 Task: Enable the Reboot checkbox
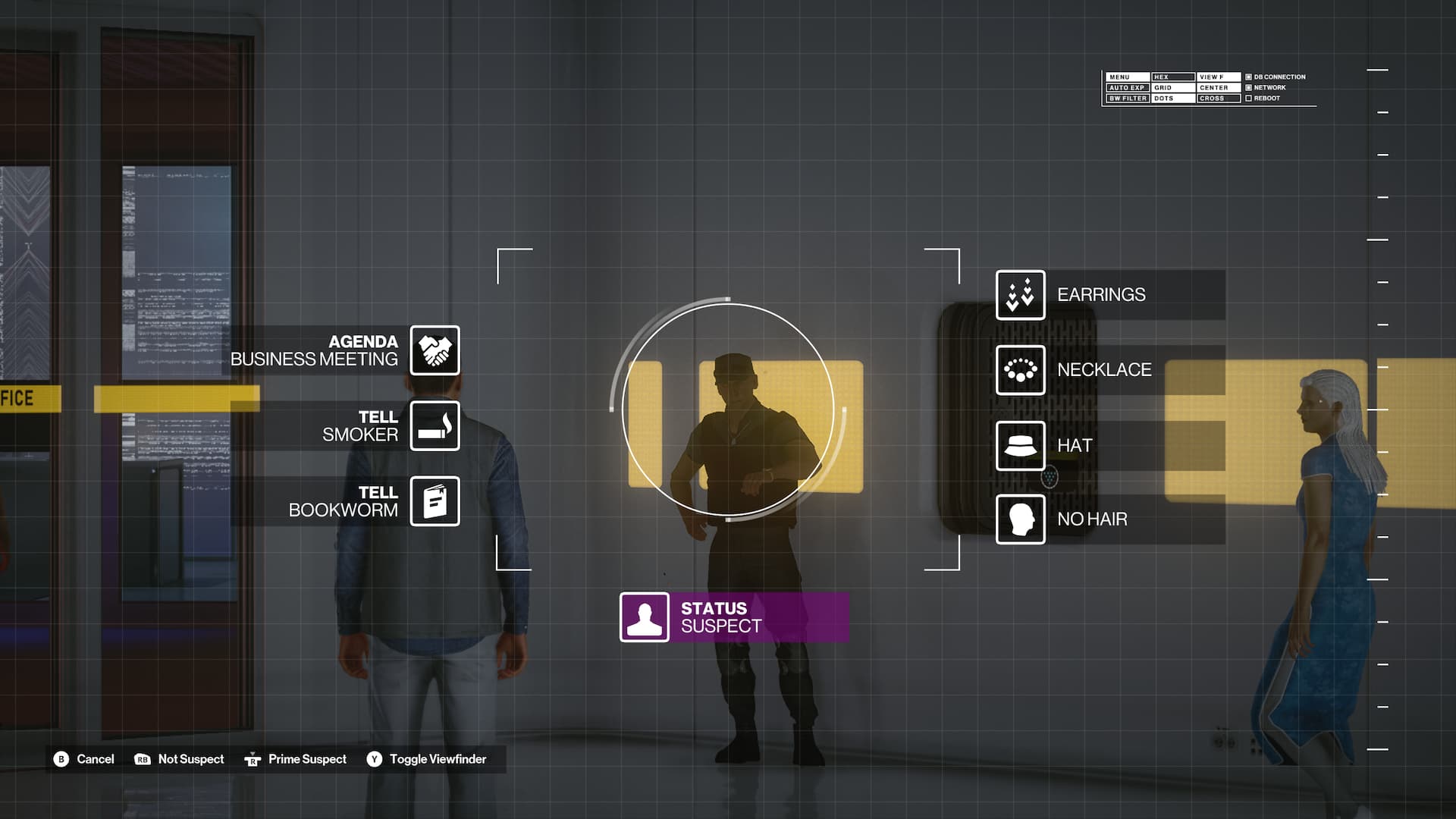coord(1248,99)
